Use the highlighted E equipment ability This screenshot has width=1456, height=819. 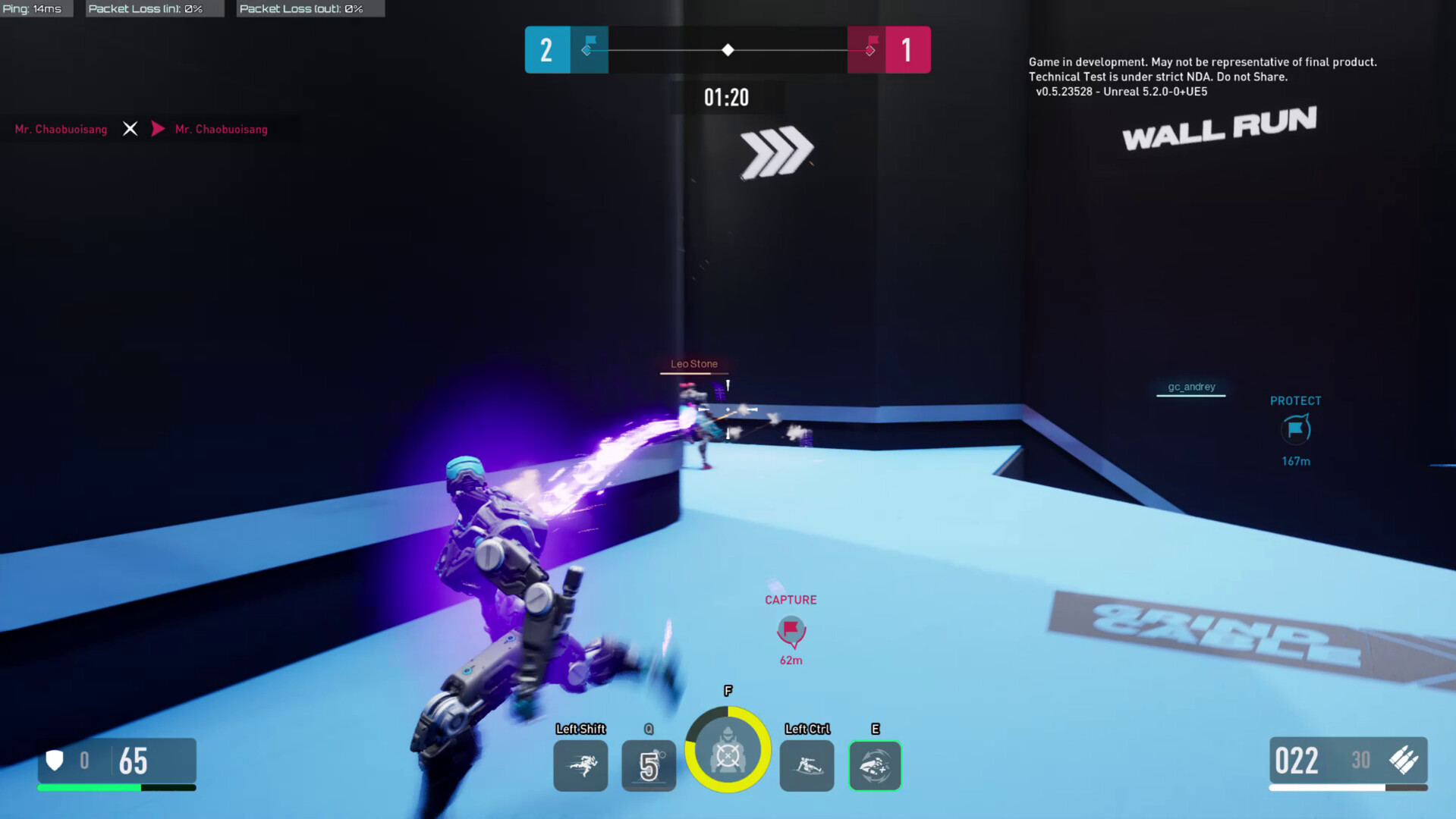pyautogui.click(x=874, y=766)
